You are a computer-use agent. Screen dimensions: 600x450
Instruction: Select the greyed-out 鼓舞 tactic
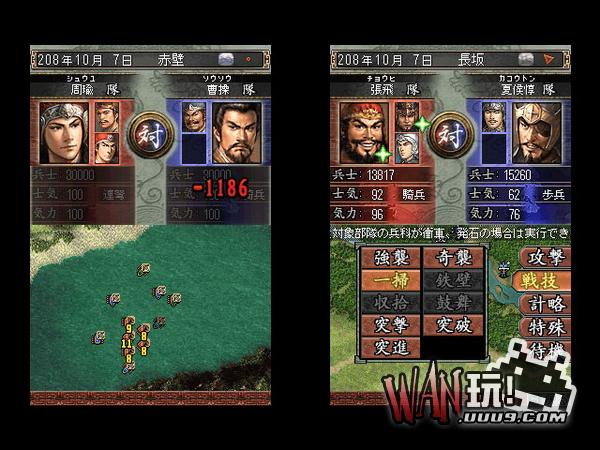coord(454,303)
